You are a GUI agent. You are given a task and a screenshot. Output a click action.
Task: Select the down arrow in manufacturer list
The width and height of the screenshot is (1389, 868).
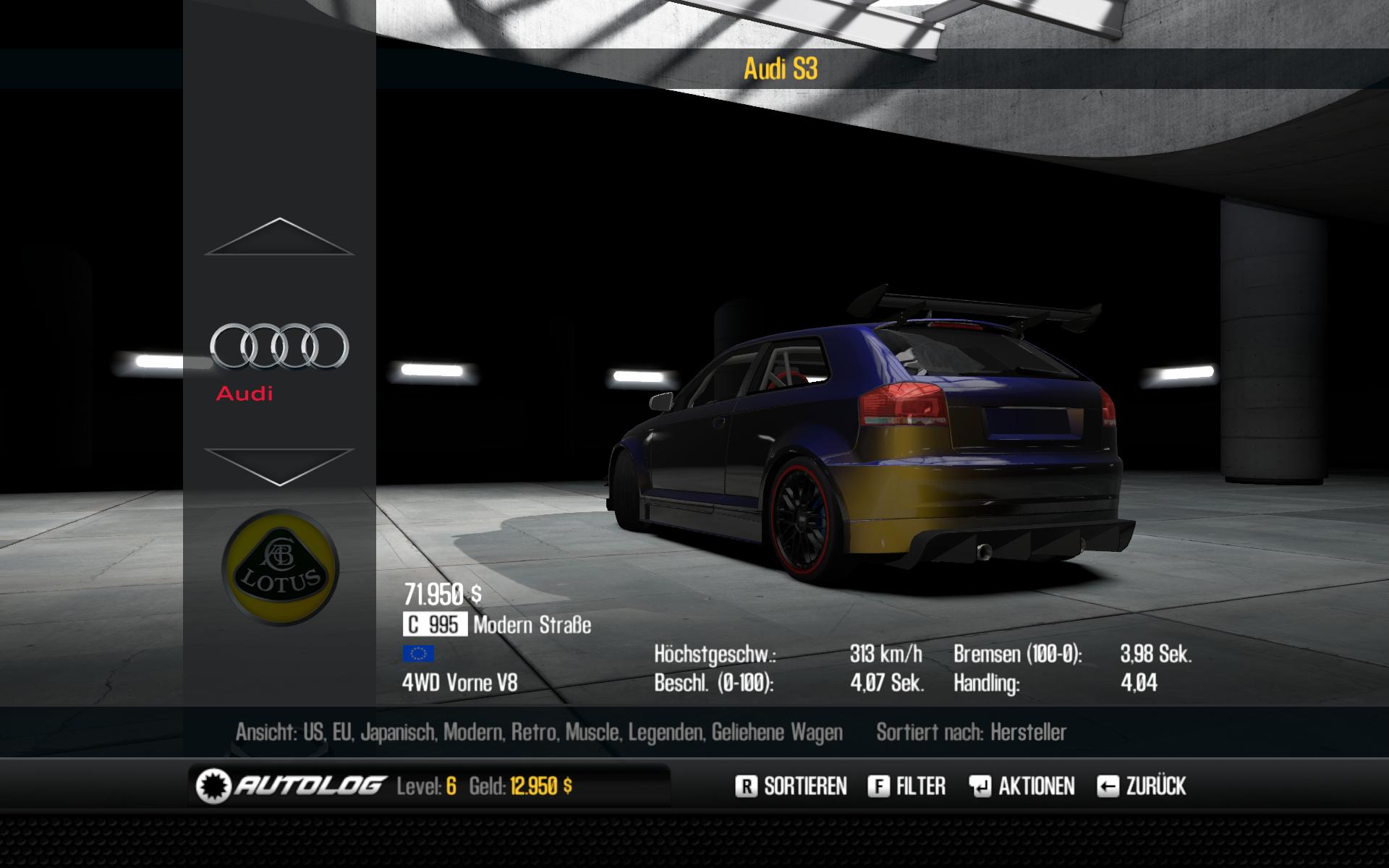click(x=279, y=466)
